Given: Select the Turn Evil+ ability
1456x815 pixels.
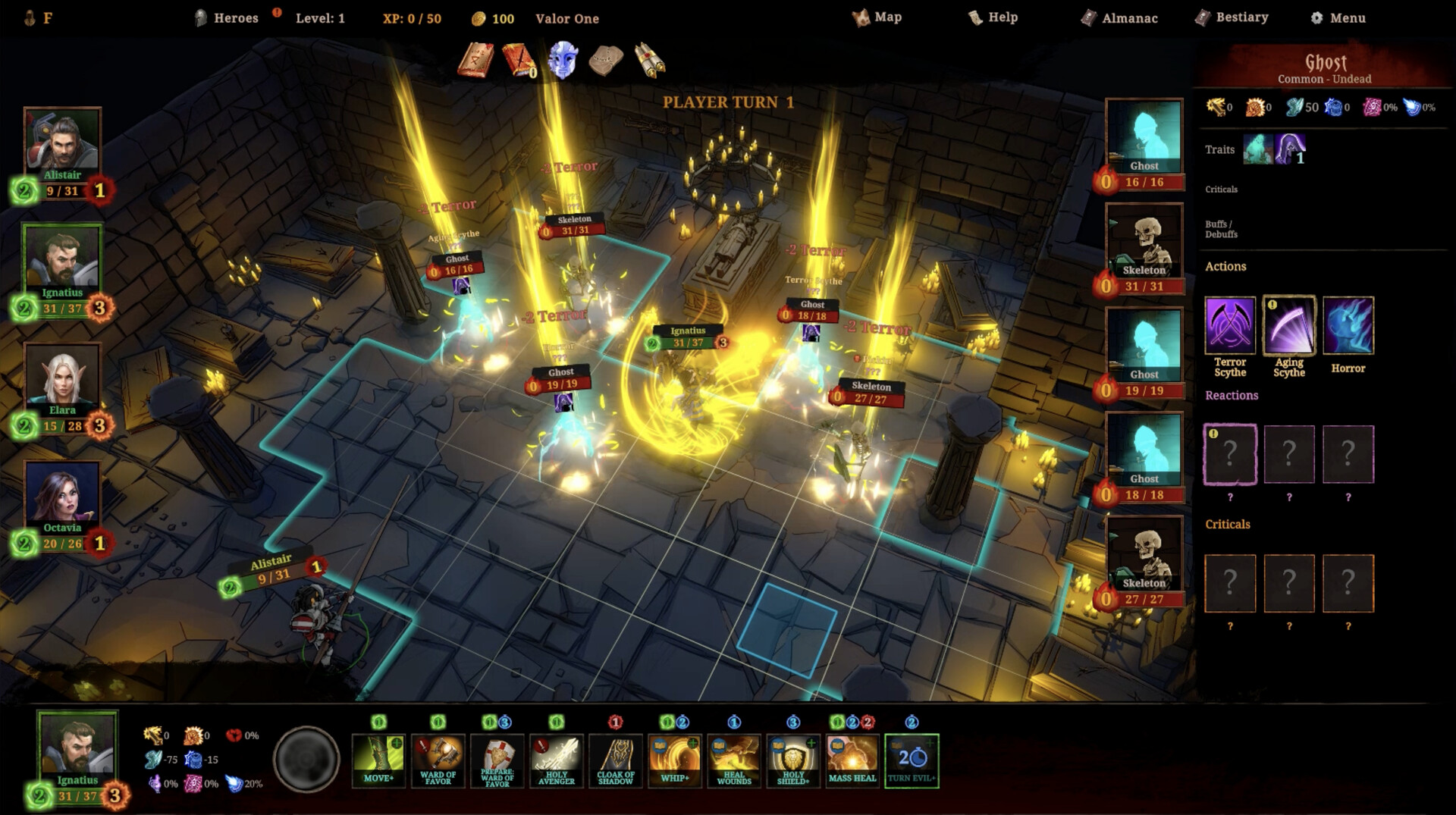Looking at the screenshot, I should click(912, 760).
